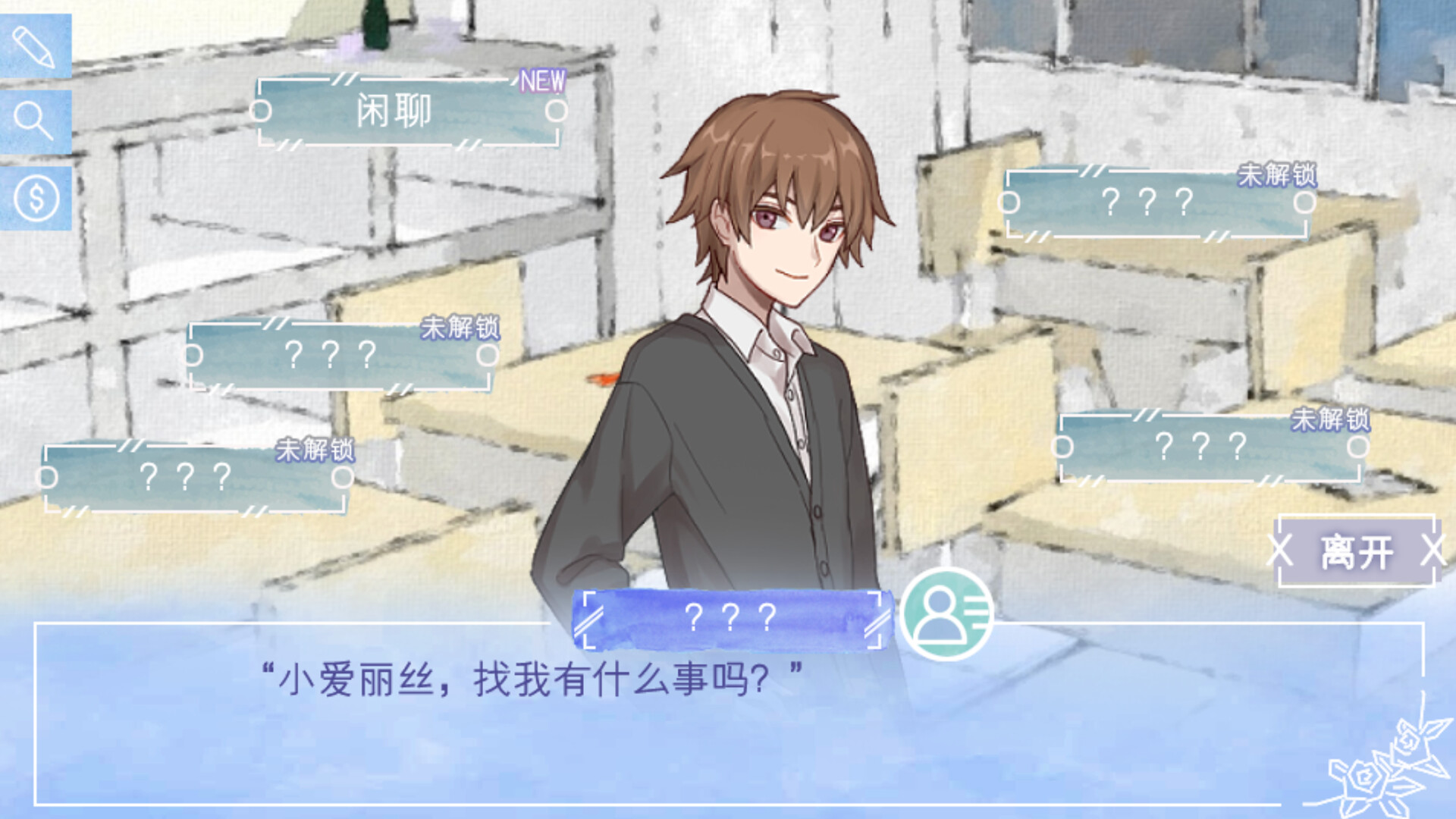
Task: Click the dollar sign currency icon
Action: [34, 197]
